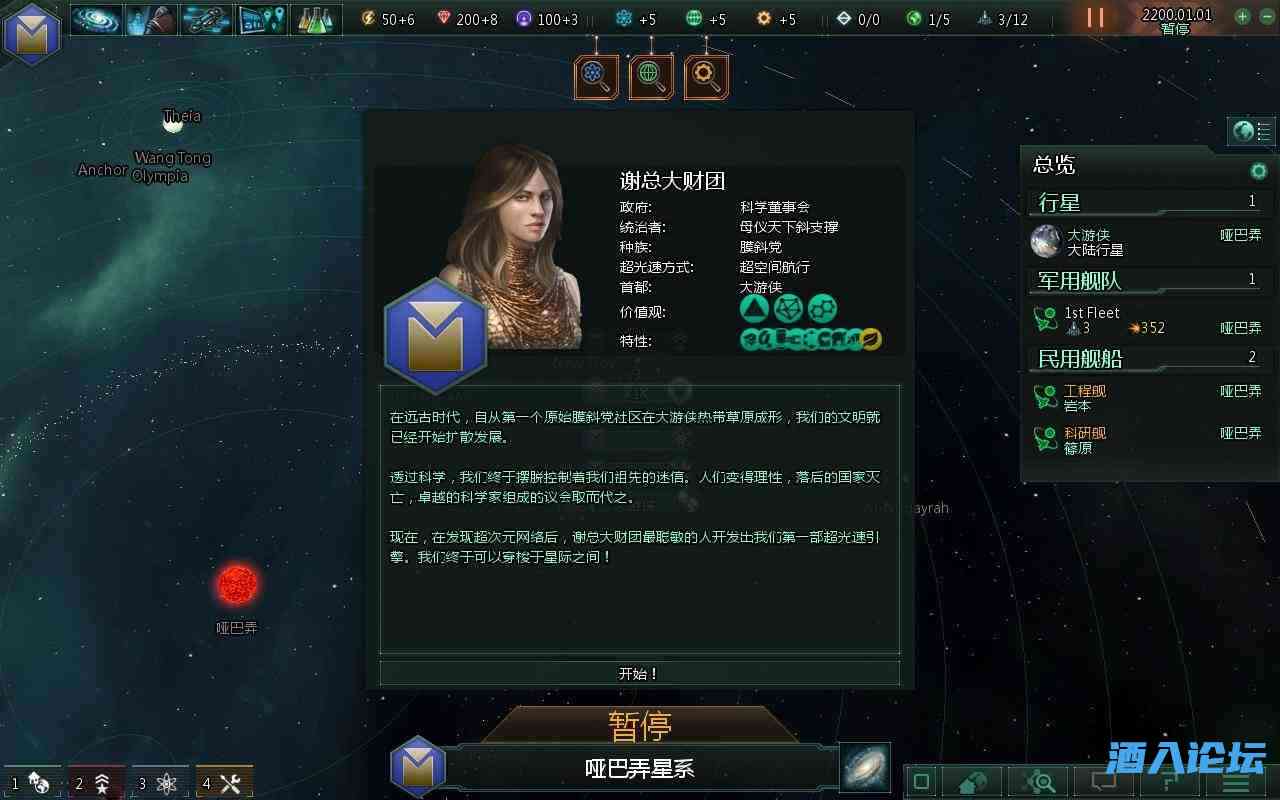Open the contacts menu in top-left toolbar
1280x800 pixels.
pyautogui.click(x=151, y=19)
